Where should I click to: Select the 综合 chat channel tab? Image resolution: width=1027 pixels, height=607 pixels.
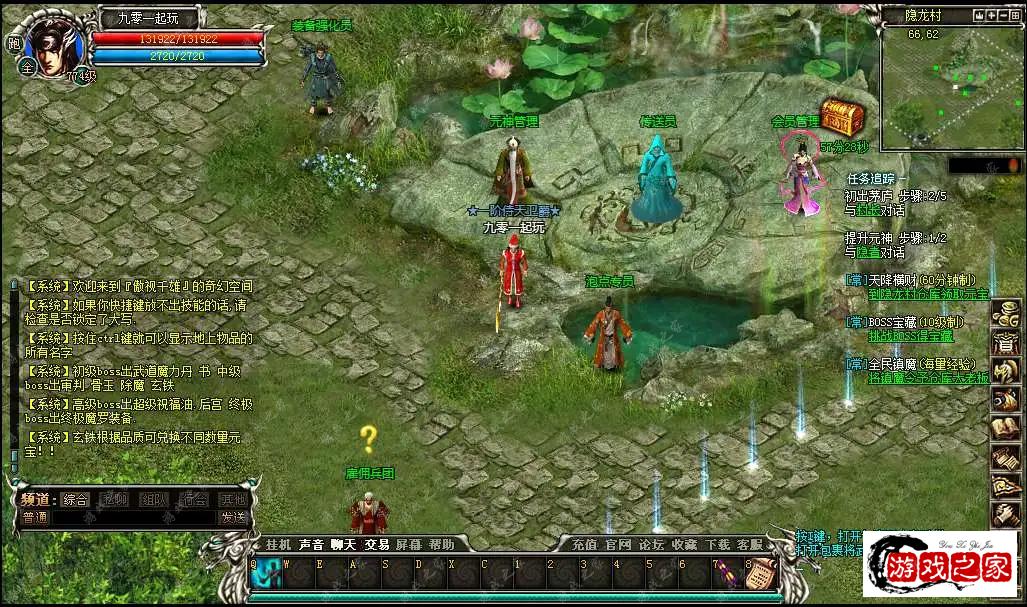[76, 499]
